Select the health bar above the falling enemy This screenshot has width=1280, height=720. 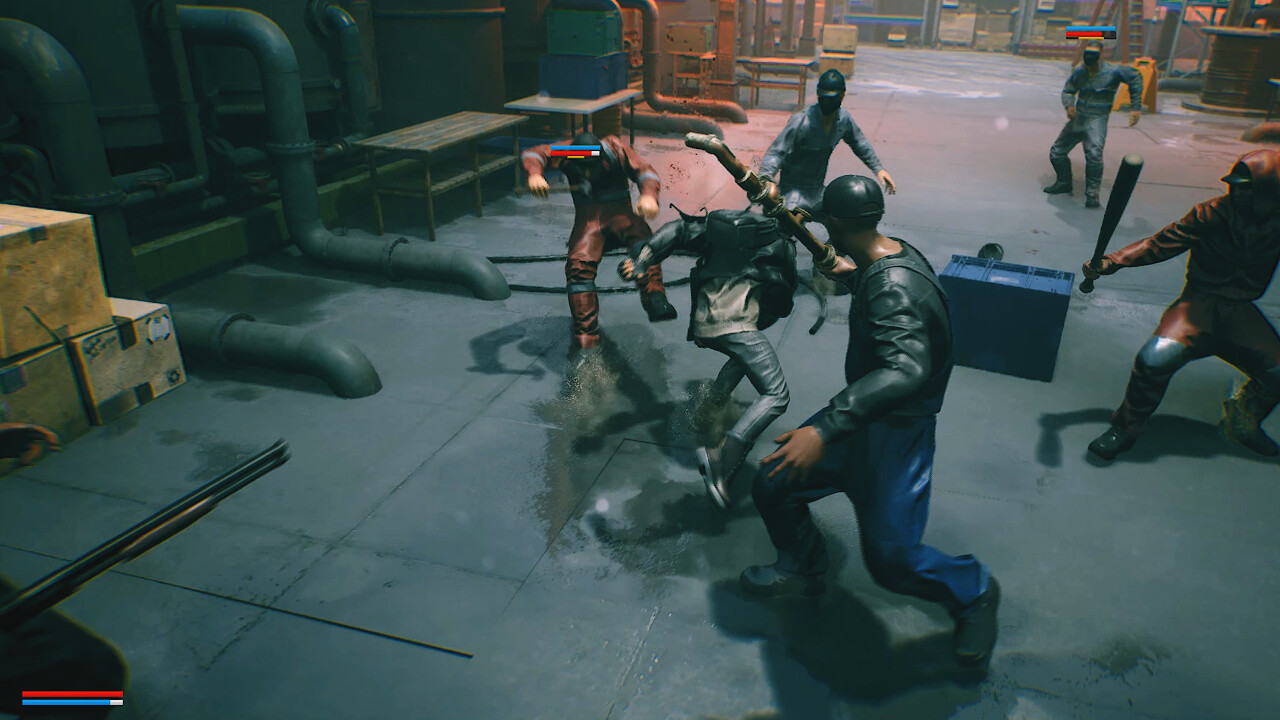(x=576, y=150)
